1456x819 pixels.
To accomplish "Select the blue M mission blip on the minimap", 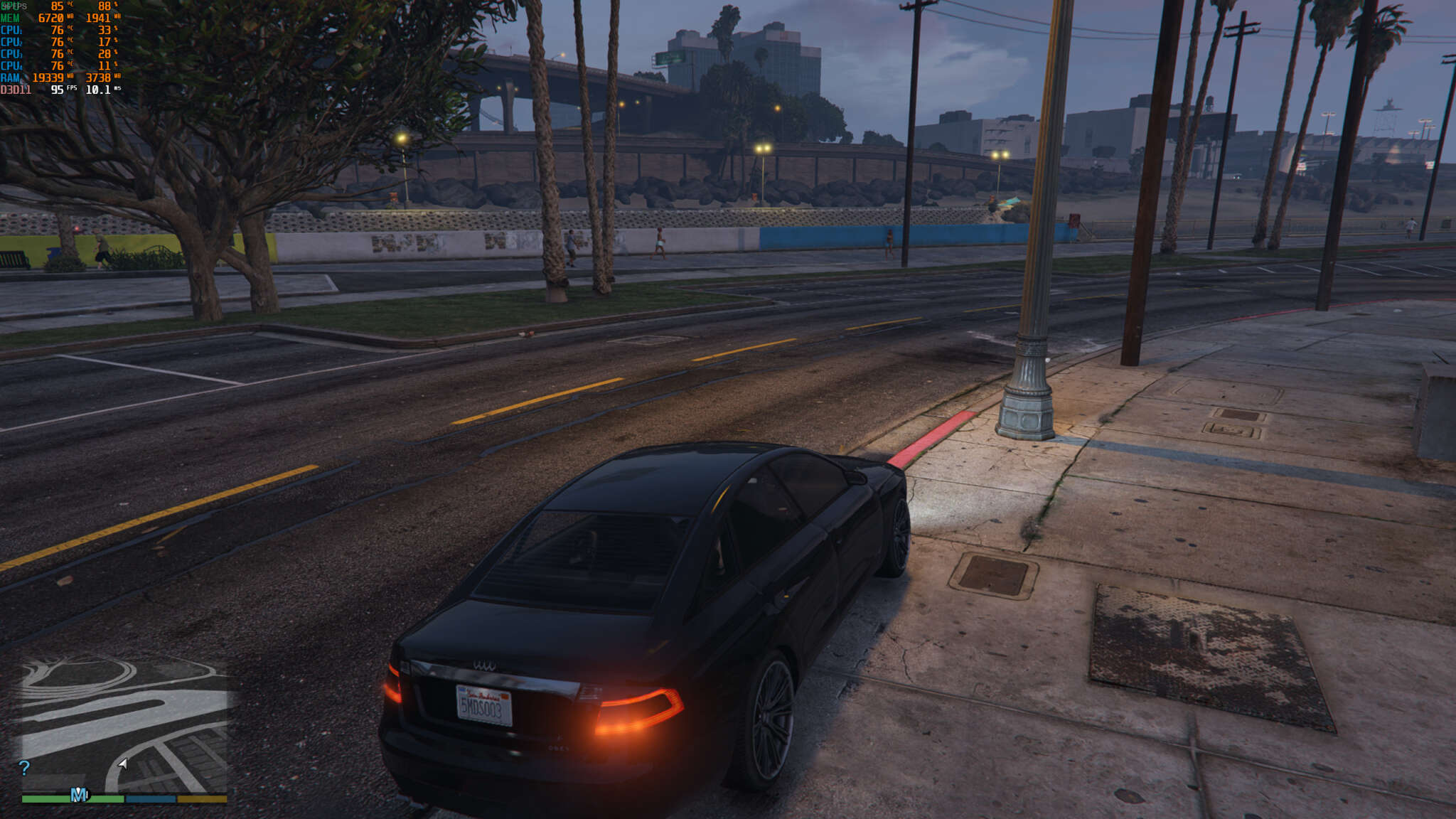I will click(79, 795).
